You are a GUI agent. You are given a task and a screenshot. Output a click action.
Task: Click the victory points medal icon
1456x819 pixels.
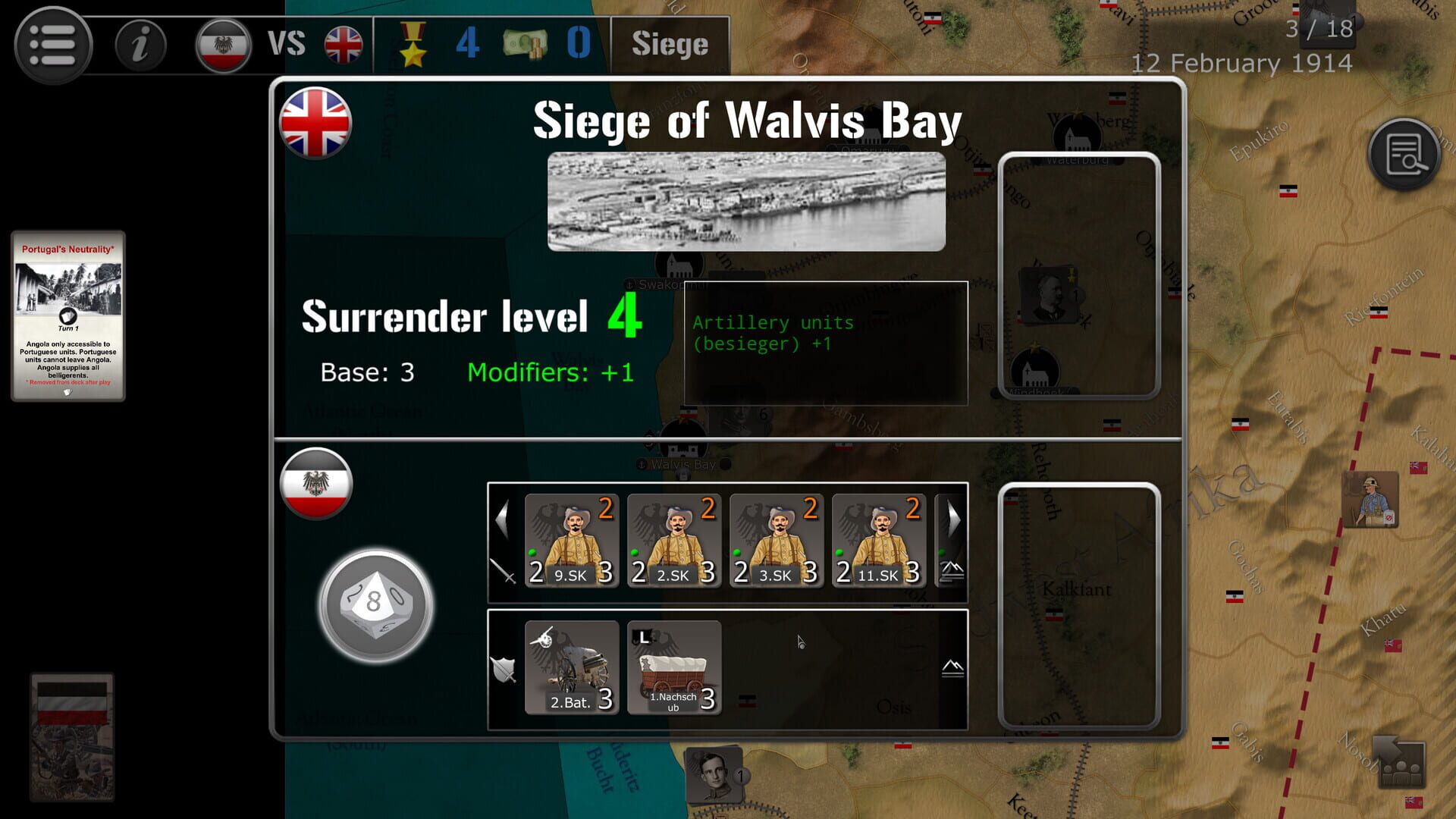[x=413, y=45]
